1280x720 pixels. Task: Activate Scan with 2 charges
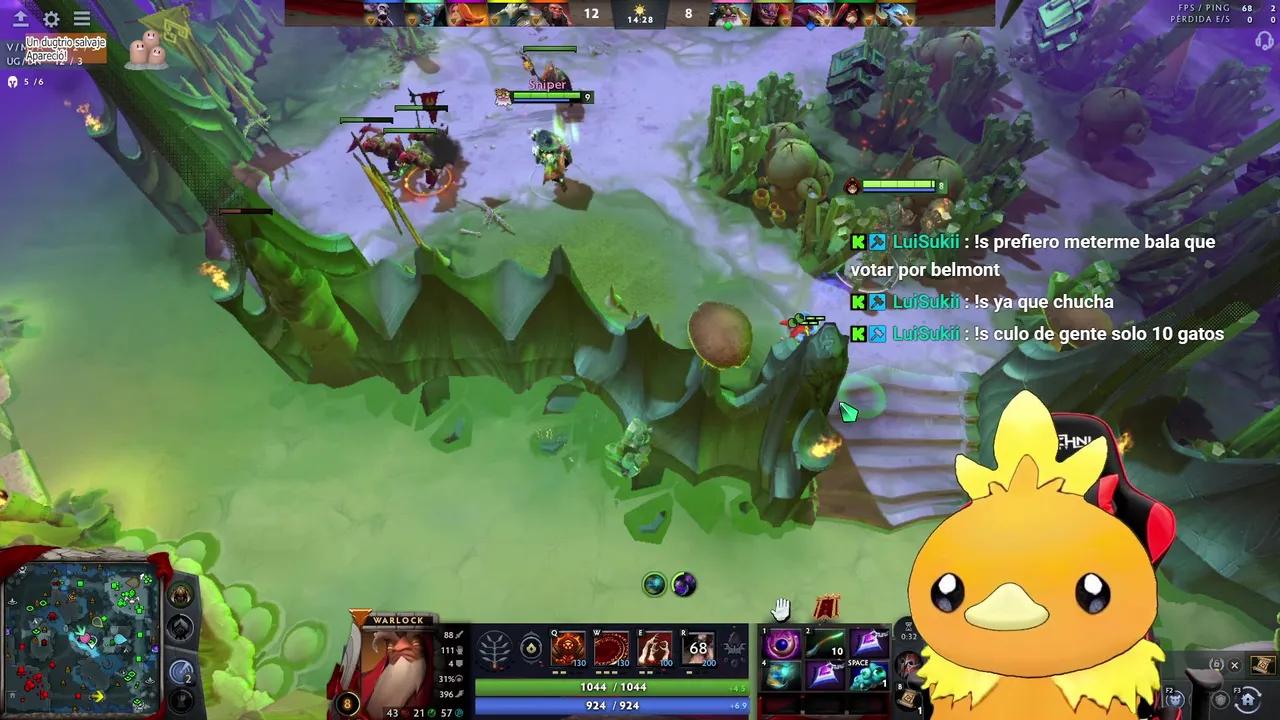coord(180,671)
